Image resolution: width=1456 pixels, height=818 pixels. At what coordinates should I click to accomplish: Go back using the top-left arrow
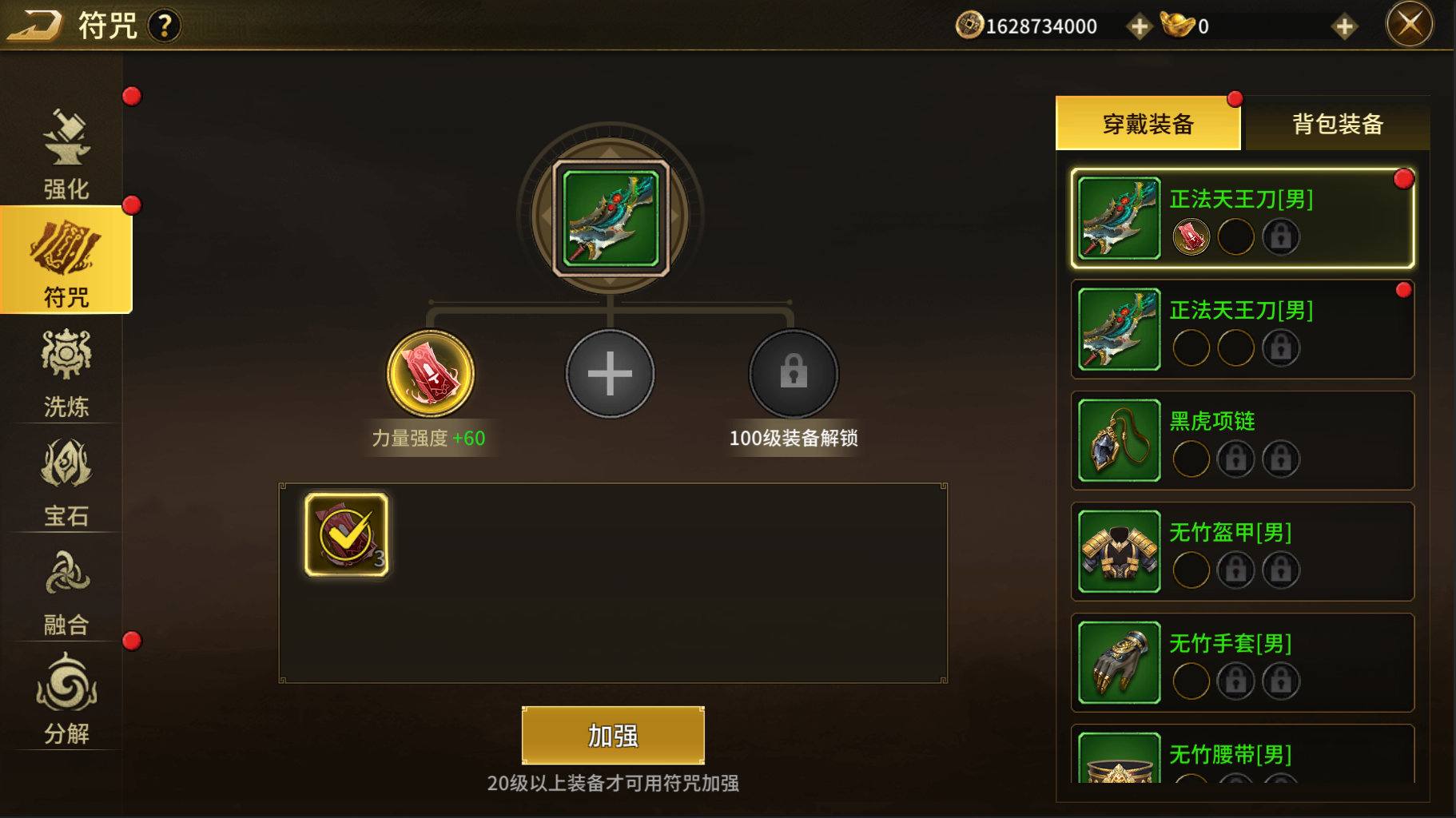click(34, 25)
